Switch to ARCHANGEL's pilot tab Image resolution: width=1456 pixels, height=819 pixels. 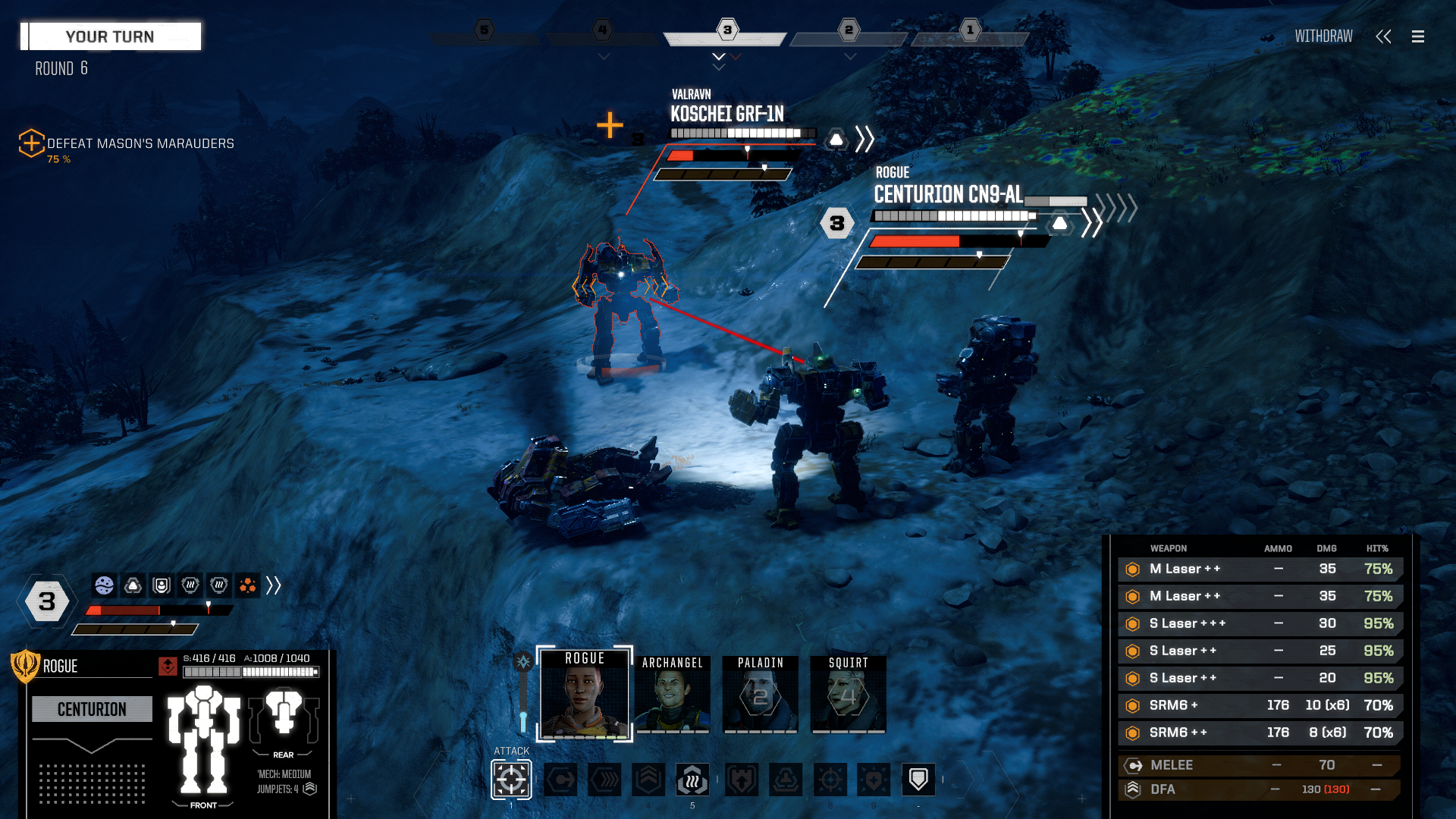pos(672,694)
